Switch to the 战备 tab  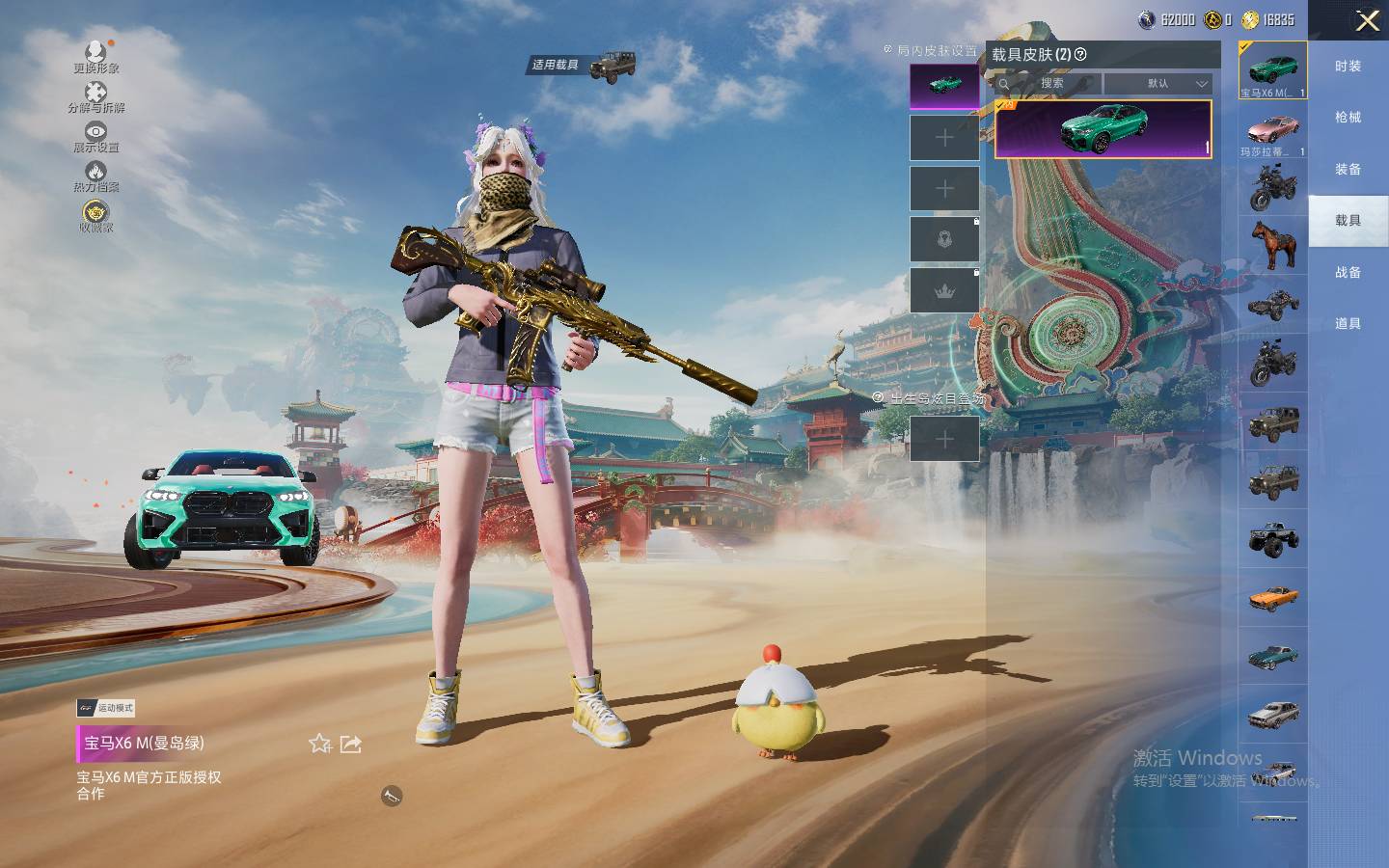[1348, 273]
